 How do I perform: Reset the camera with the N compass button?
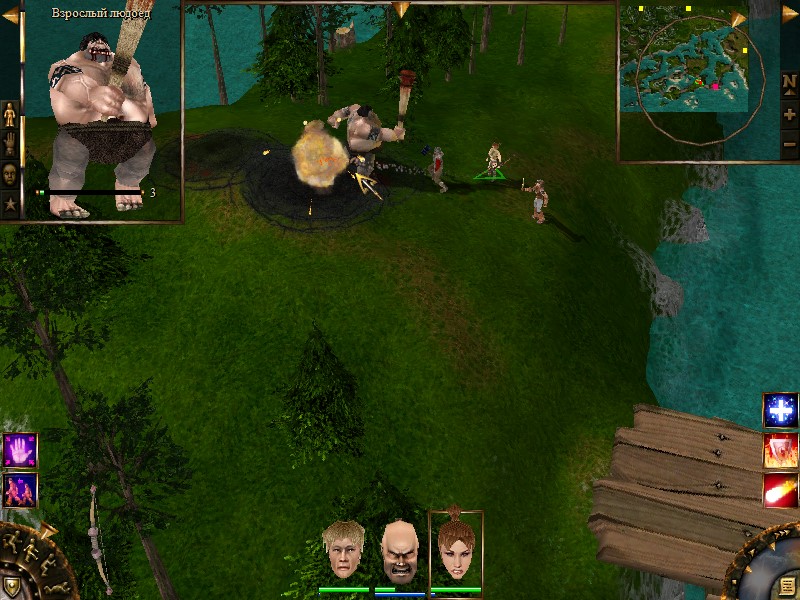tap(789, 84)
